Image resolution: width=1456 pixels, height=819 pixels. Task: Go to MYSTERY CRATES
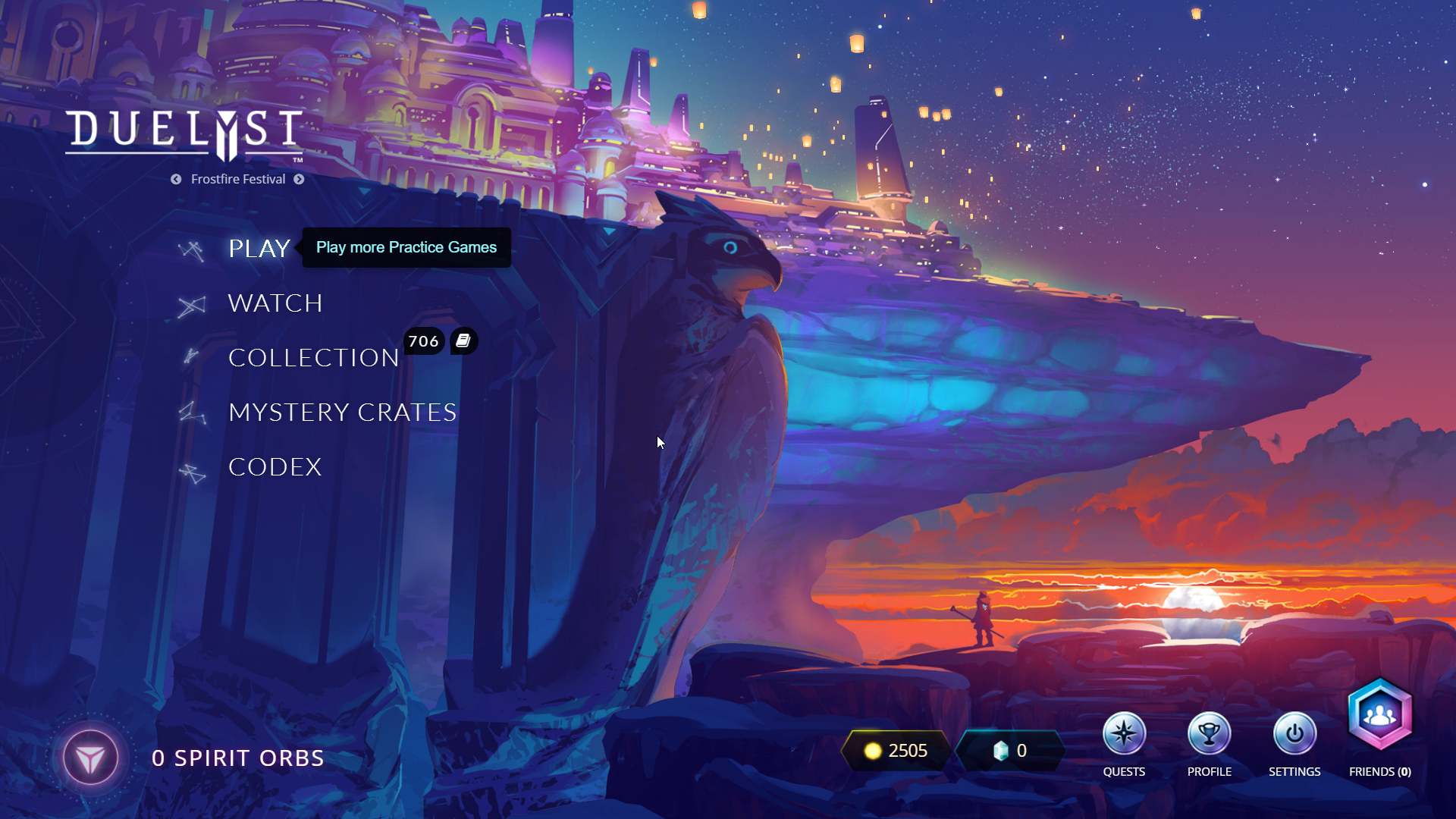coord(342,413)
